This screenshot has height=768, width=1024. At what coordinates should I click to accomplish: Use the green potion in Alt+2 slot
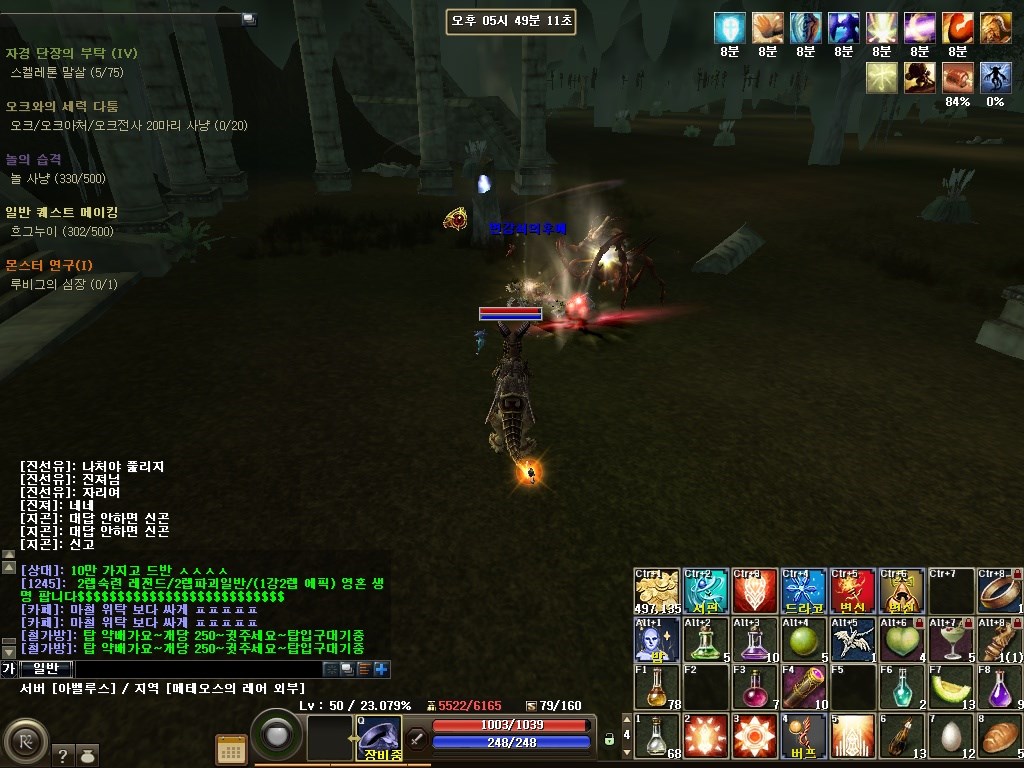[x=706, y=639]
